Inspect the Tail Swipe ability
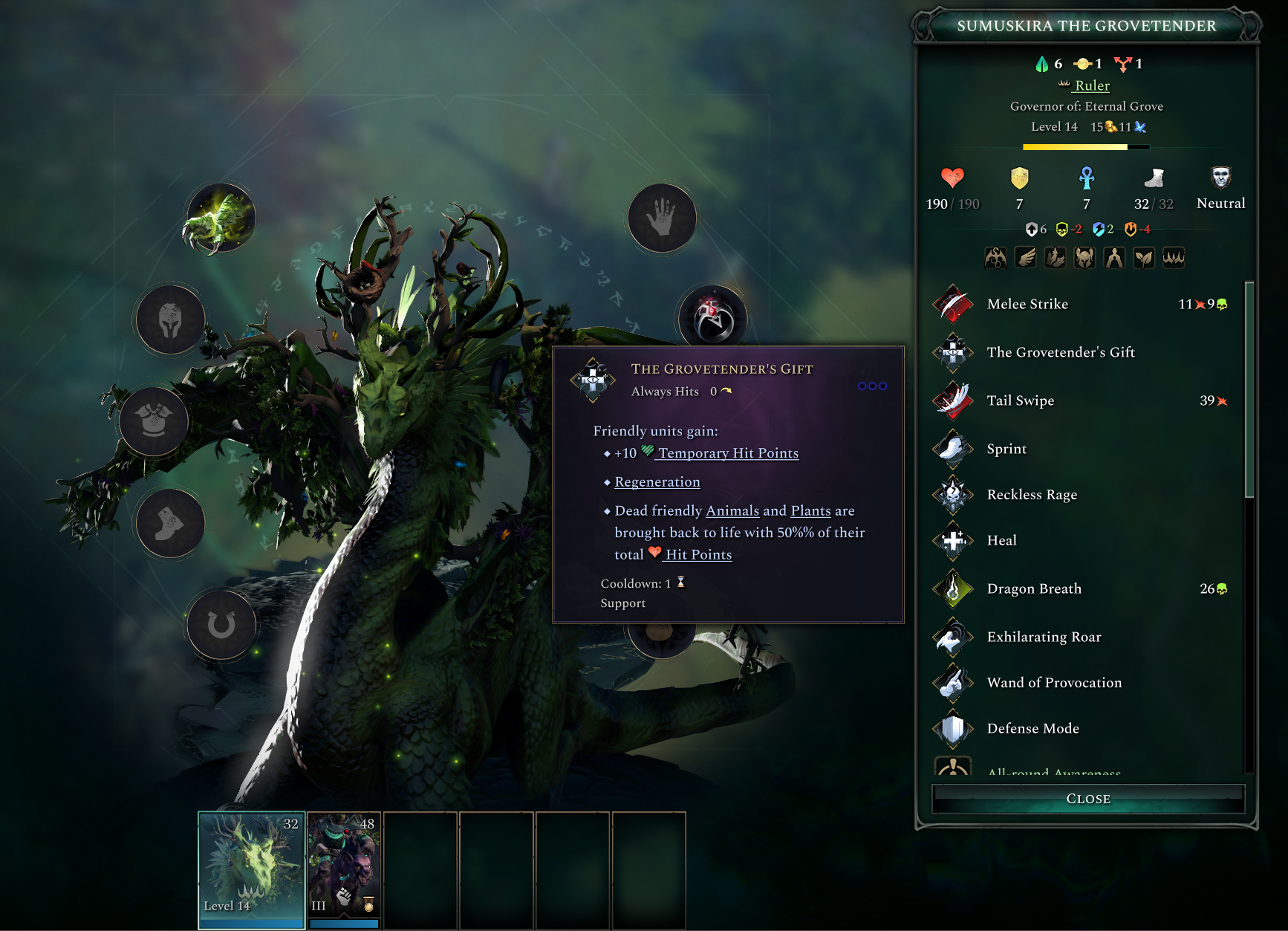Viewport: 1288px width, 931px height. tap(1020, 400)
